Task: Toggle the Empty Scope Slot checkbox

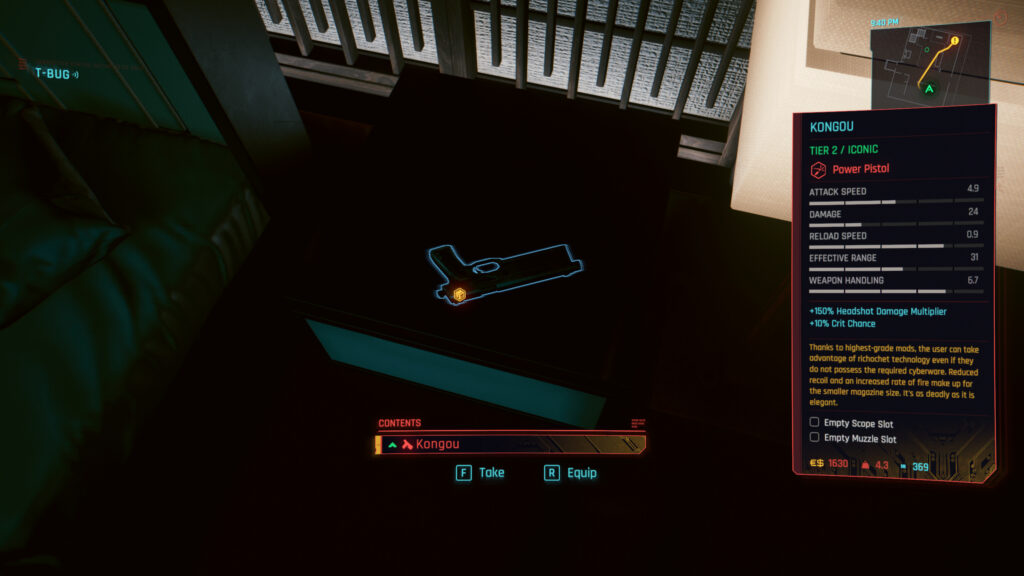Action: pyautogui.click(x=814, y=423)
